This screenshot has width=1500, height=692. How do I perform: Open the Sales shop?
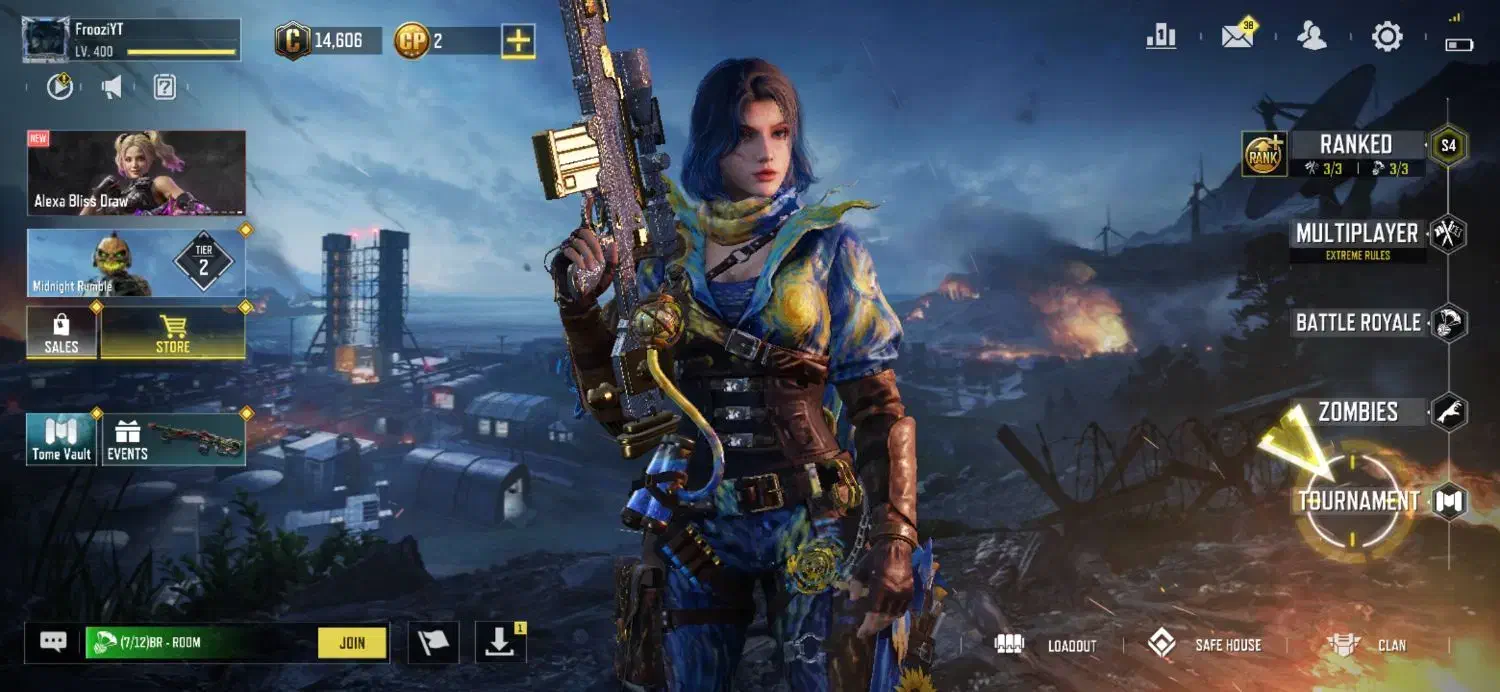tap(62, 333)
